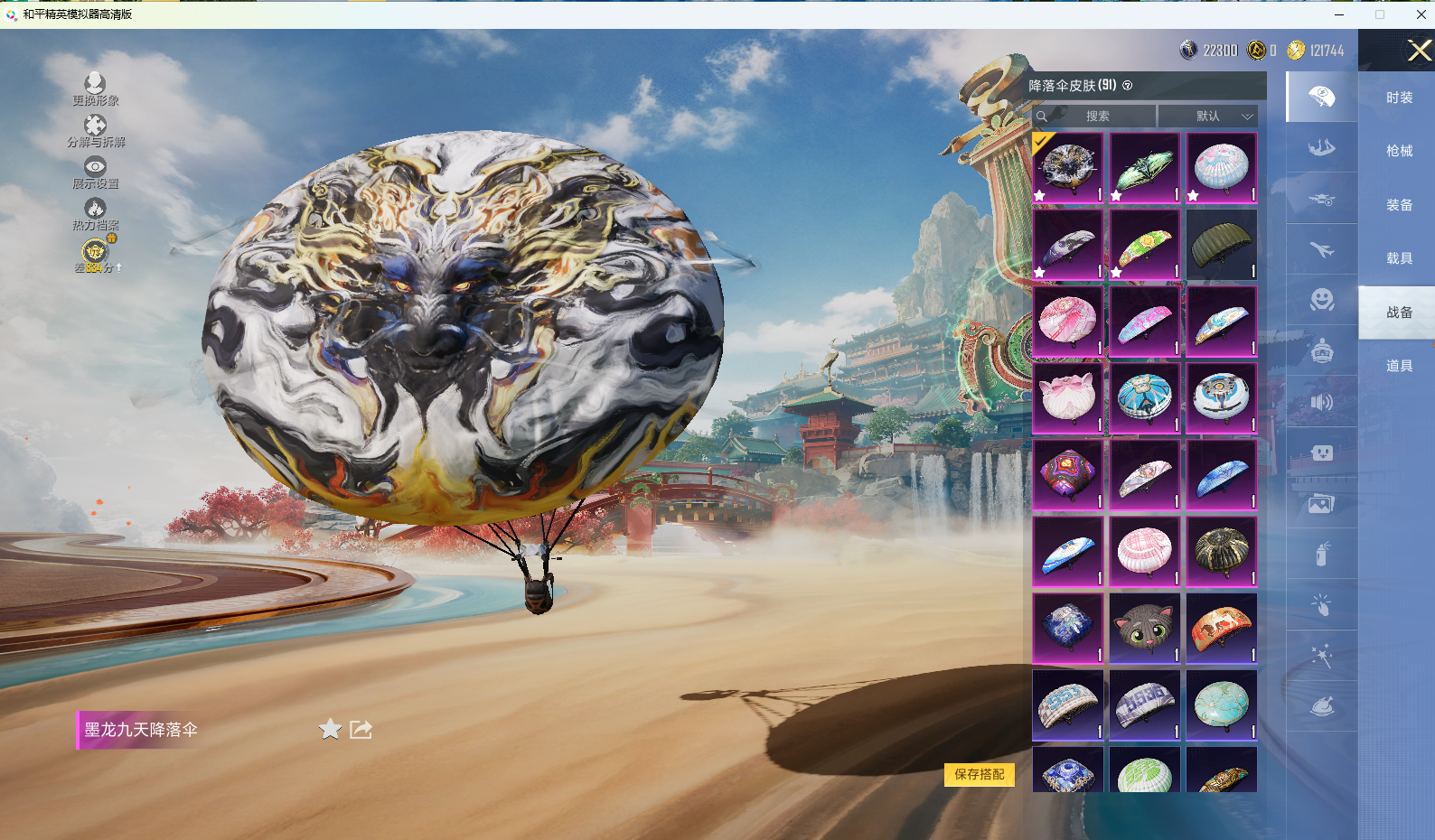
Task: Choose the grey cat face parachute skin
Action: pyautogui.click(x=1144, y=628)
